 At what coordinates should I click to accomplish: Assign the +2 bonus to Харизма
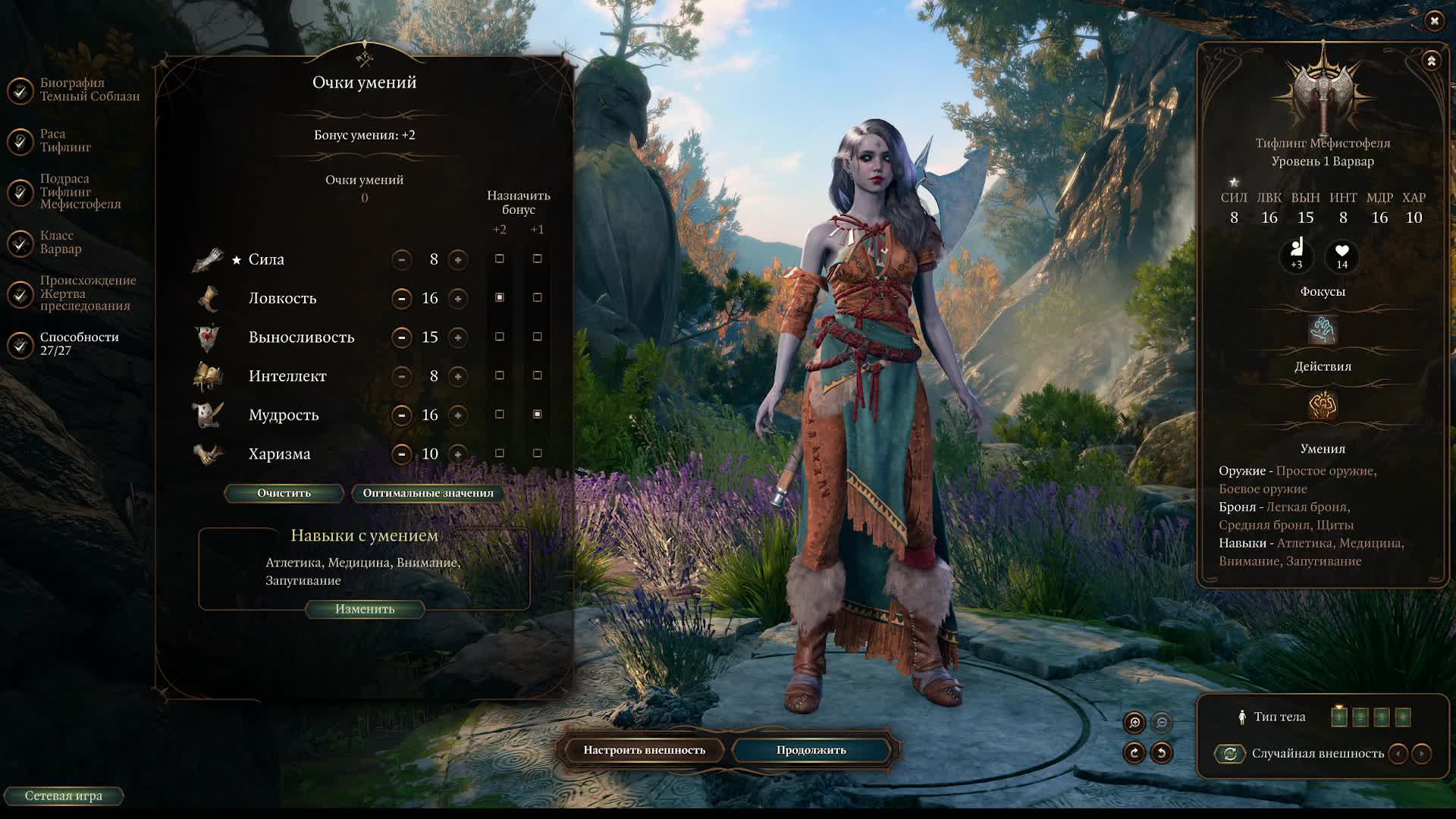click(x=499, y=453)
